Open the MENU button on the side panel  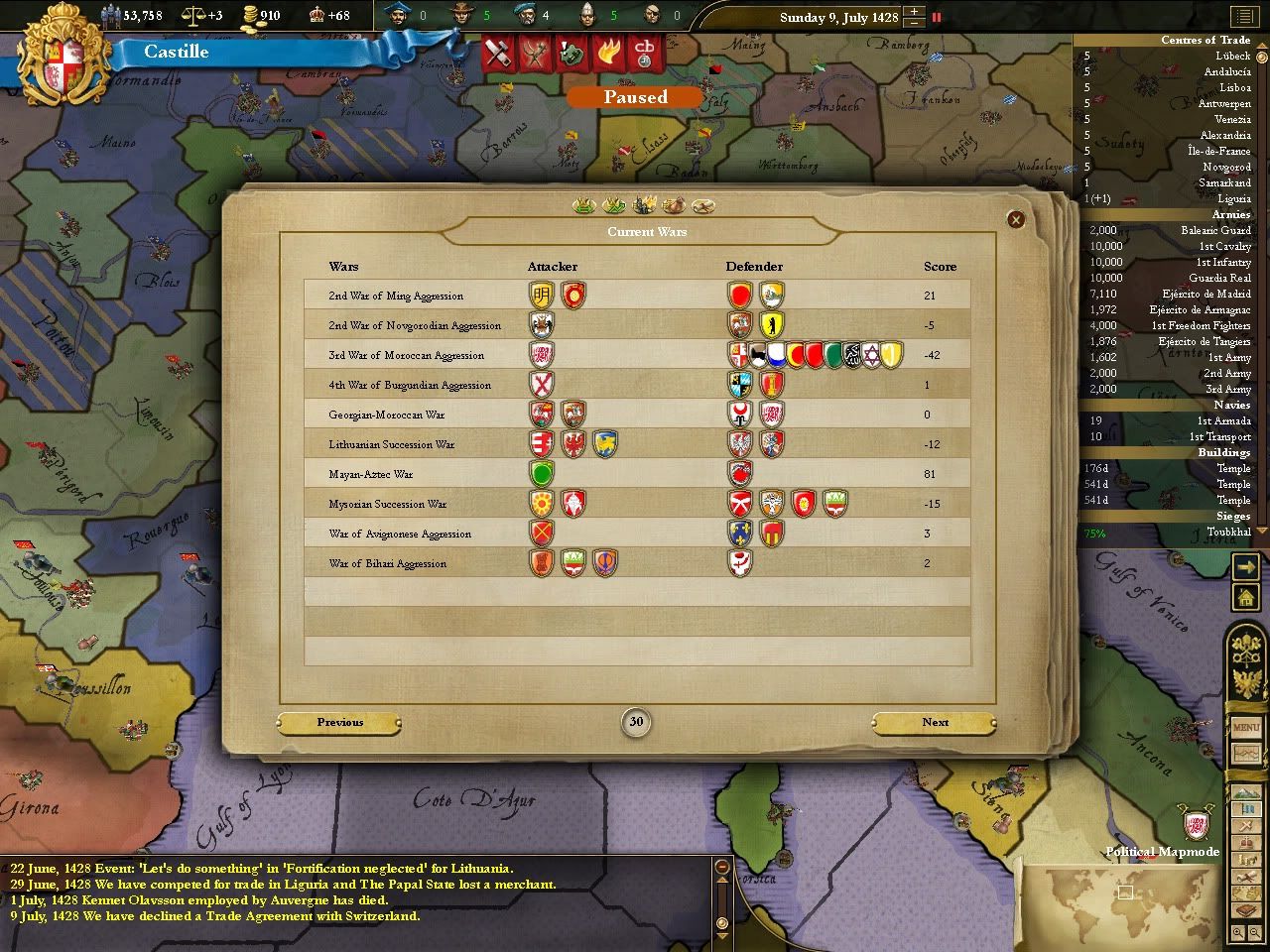pos(1246,727)
